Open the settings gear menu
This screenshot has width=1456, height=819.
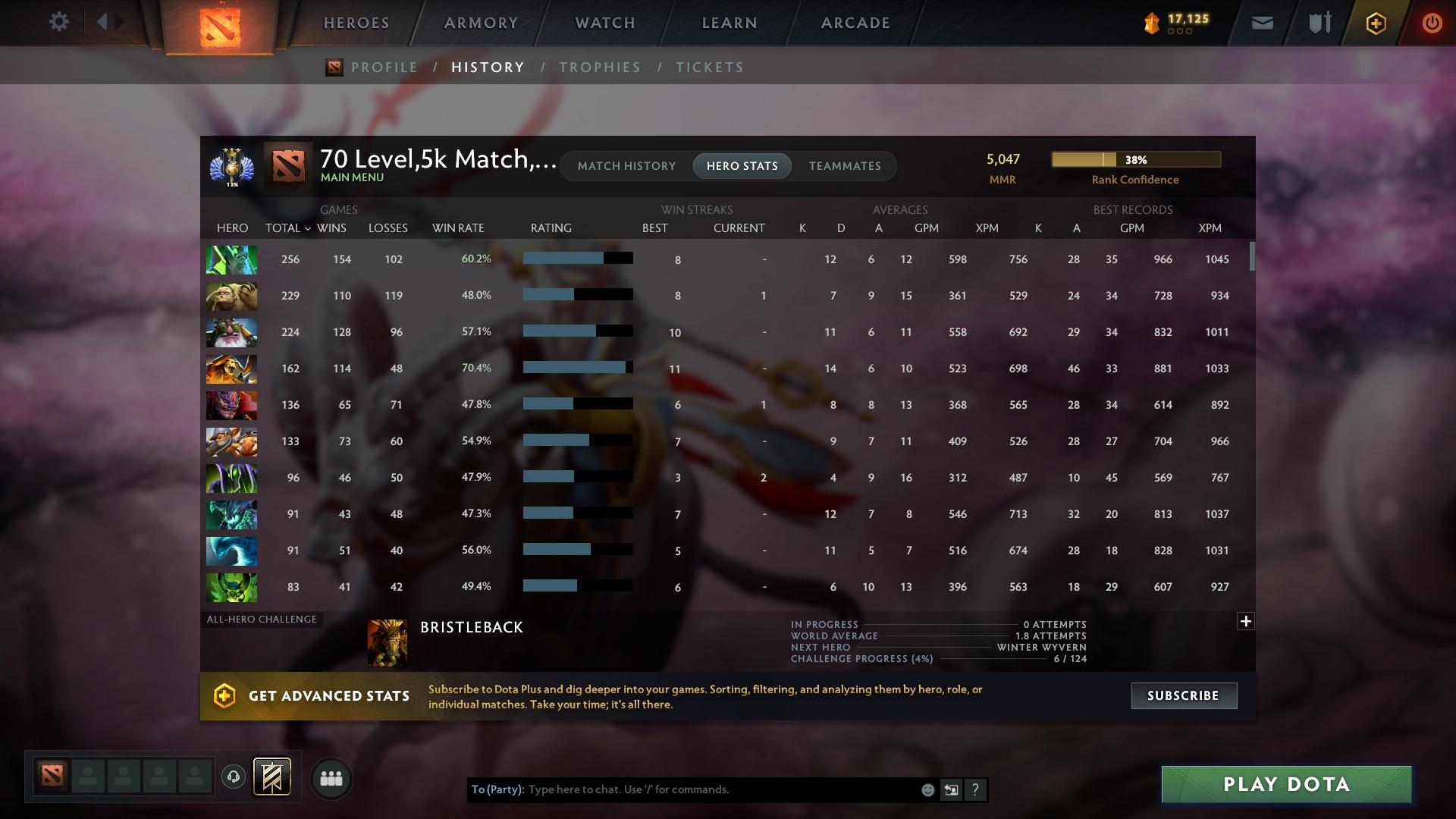(58, 21)
